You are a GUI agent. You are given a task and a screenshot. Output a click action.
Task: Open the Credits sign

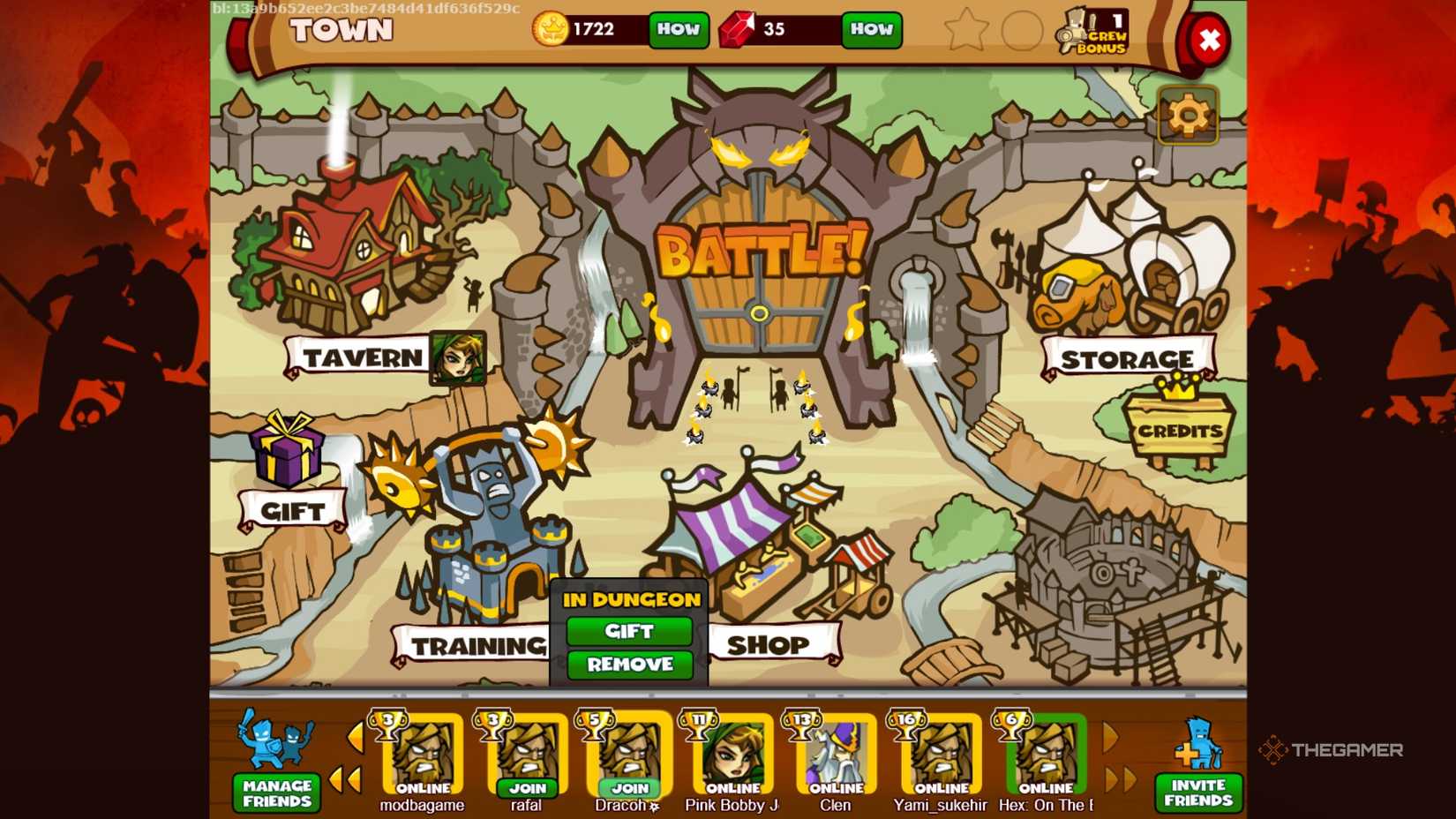(x=1178, y=431)
